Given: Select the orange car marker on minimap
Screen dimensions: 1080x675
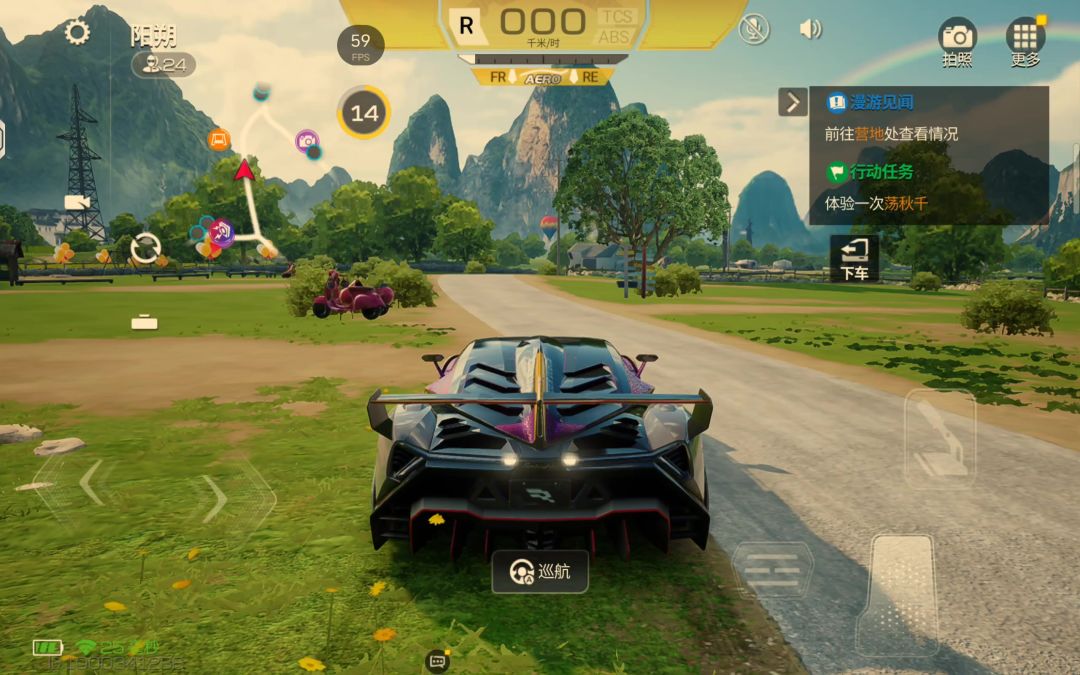Looking at the screenshot, I should pos(219,140).
